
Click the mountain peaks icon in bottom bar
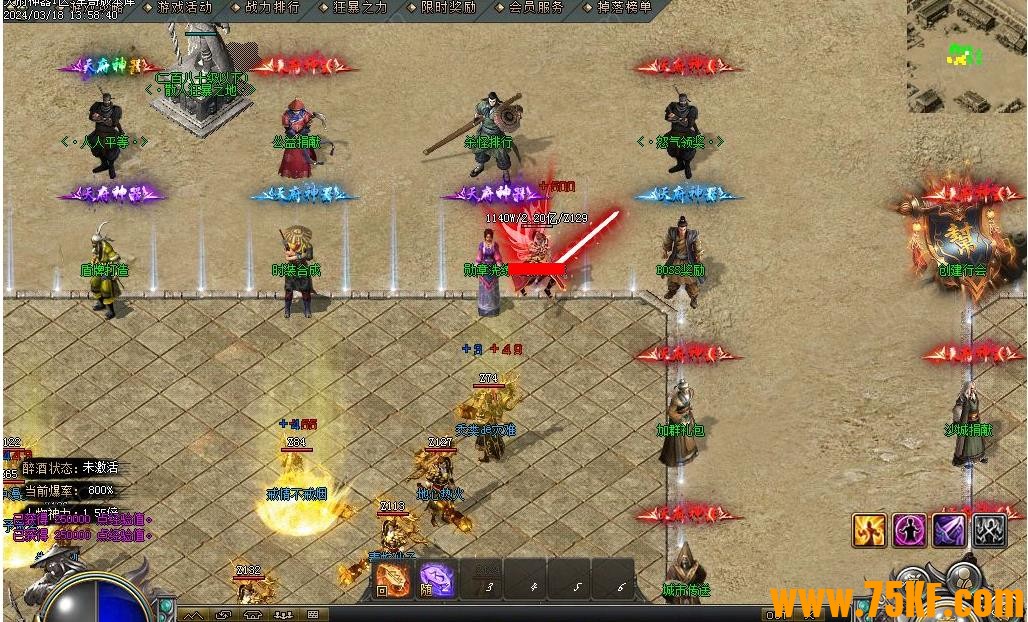(x=193, y=614)
